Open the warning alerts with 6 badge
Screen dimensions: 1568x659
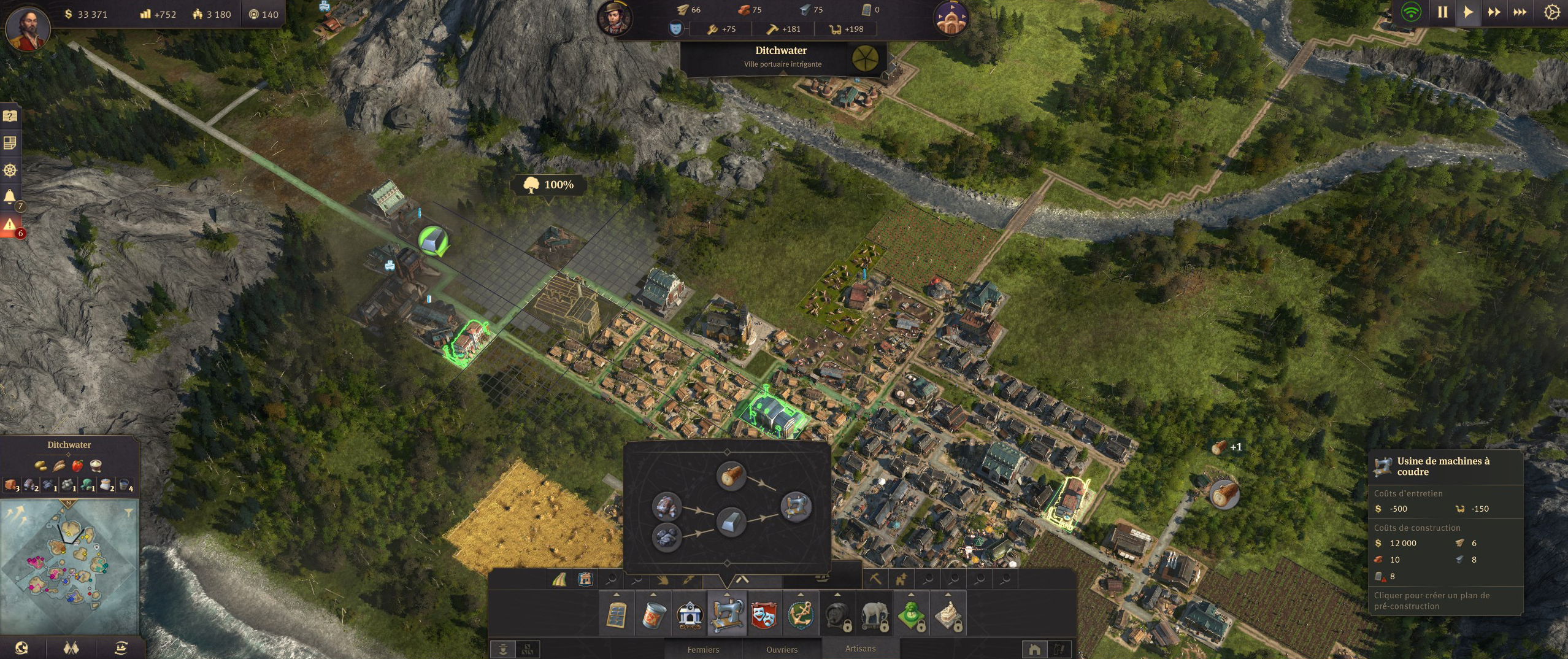pyautogui.click(x=10, y=225)
